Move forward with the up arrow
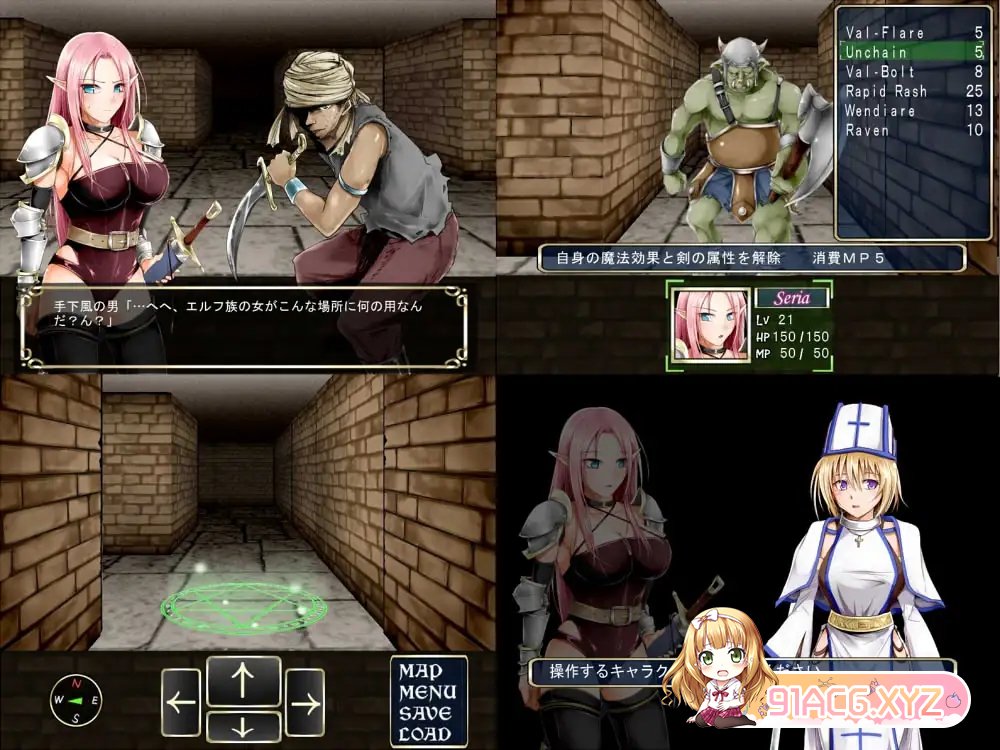1000x750 pixels. point(243,680)
